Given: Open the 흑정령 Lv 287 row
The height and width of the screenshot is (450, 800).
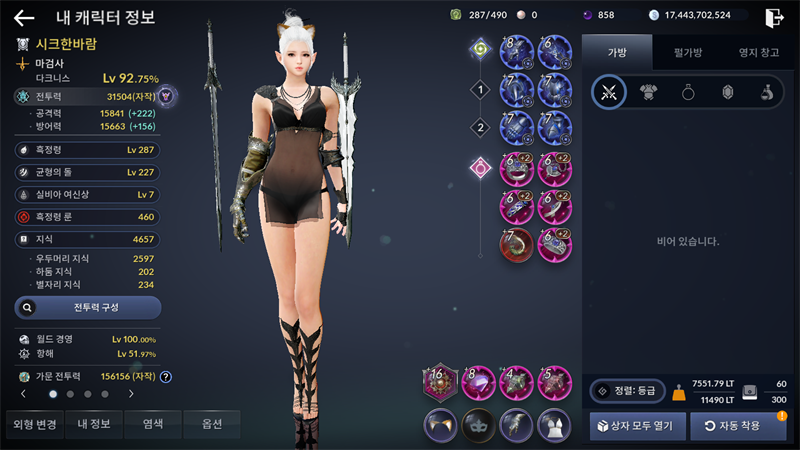Looking at the screenshot, I should tap(87, 150).
